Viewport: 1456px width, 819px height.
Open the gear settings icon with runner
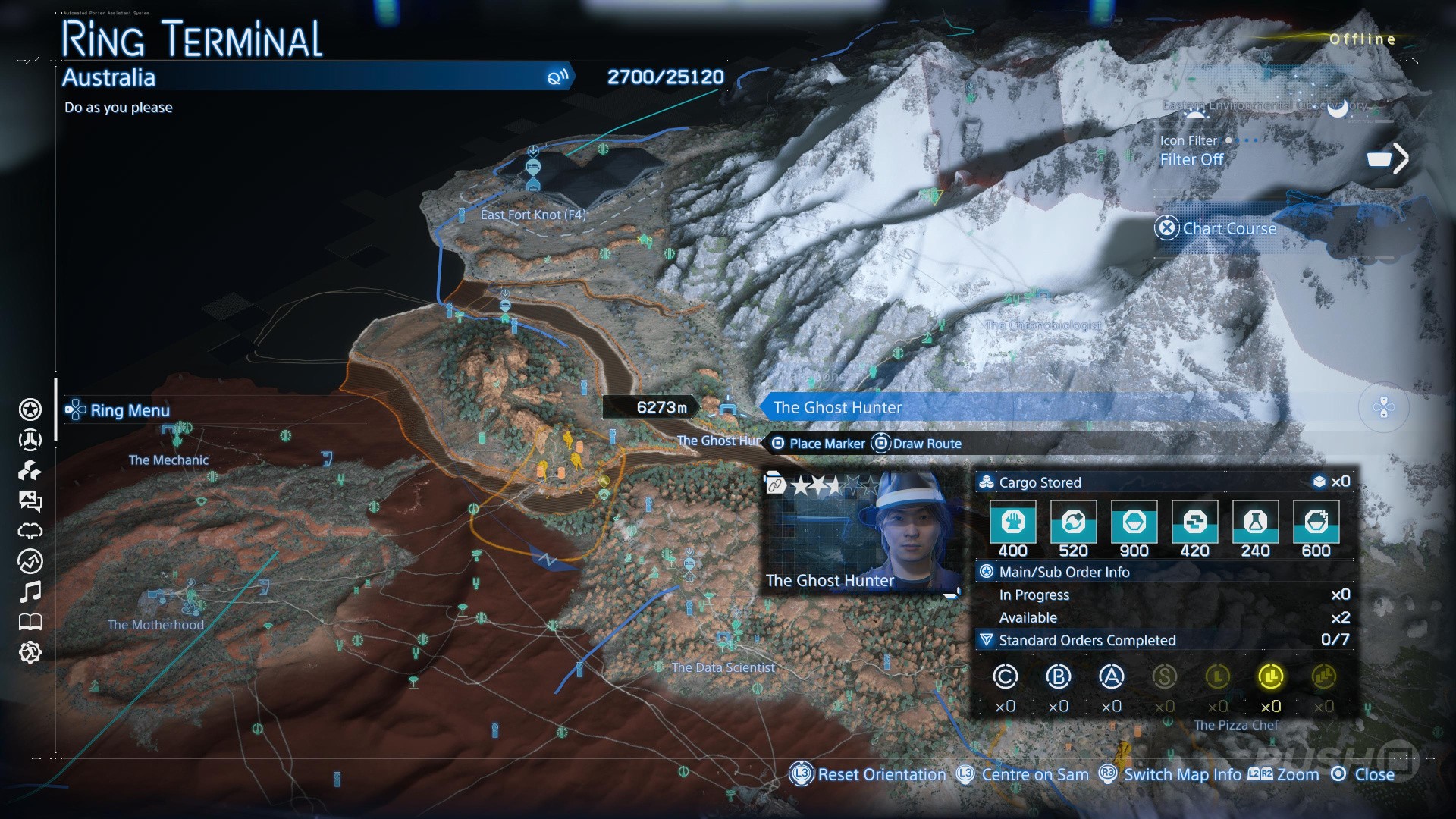pyautogui.click(x=30, y=652)
